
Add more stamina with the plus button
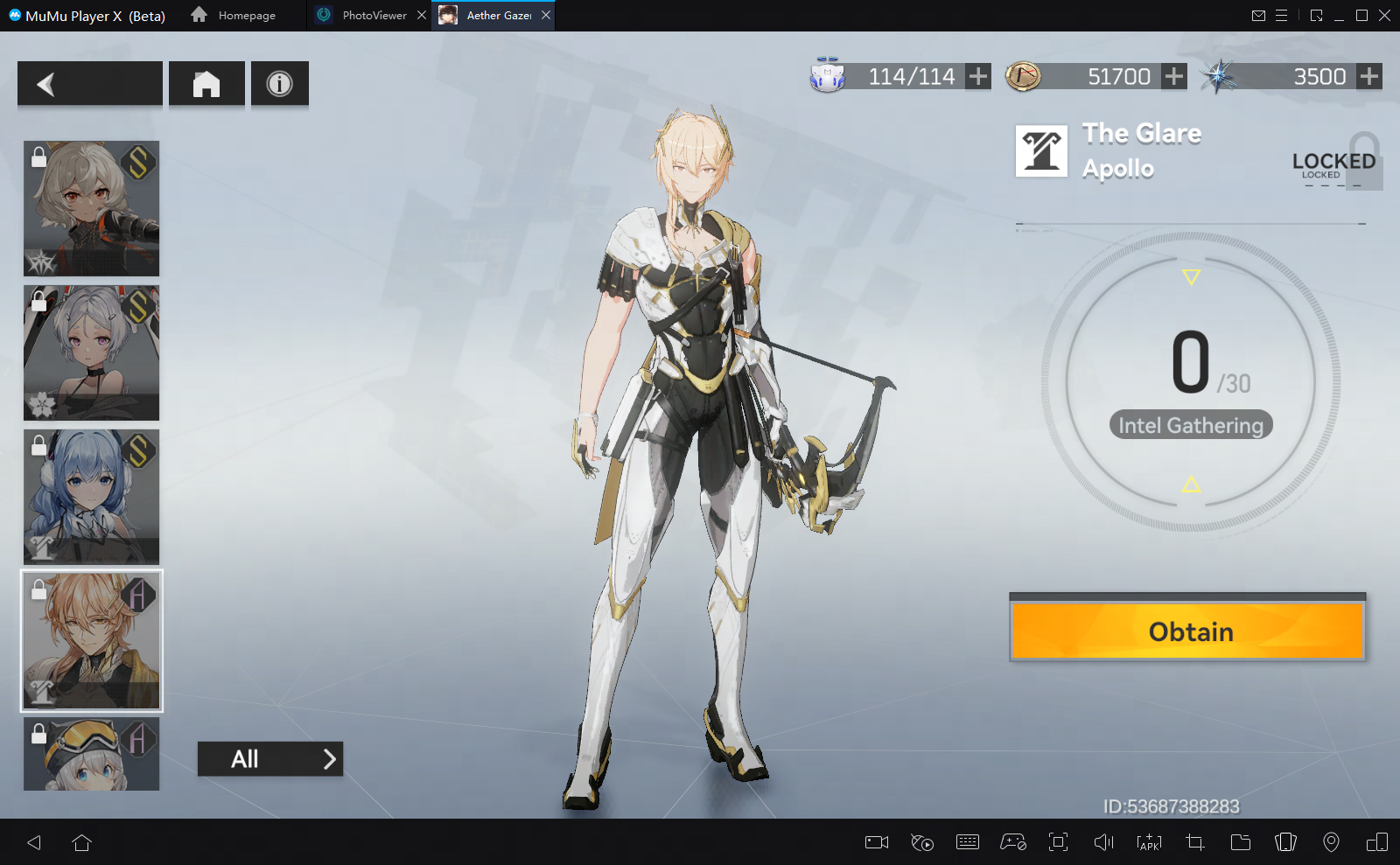(x=978, y=77)
